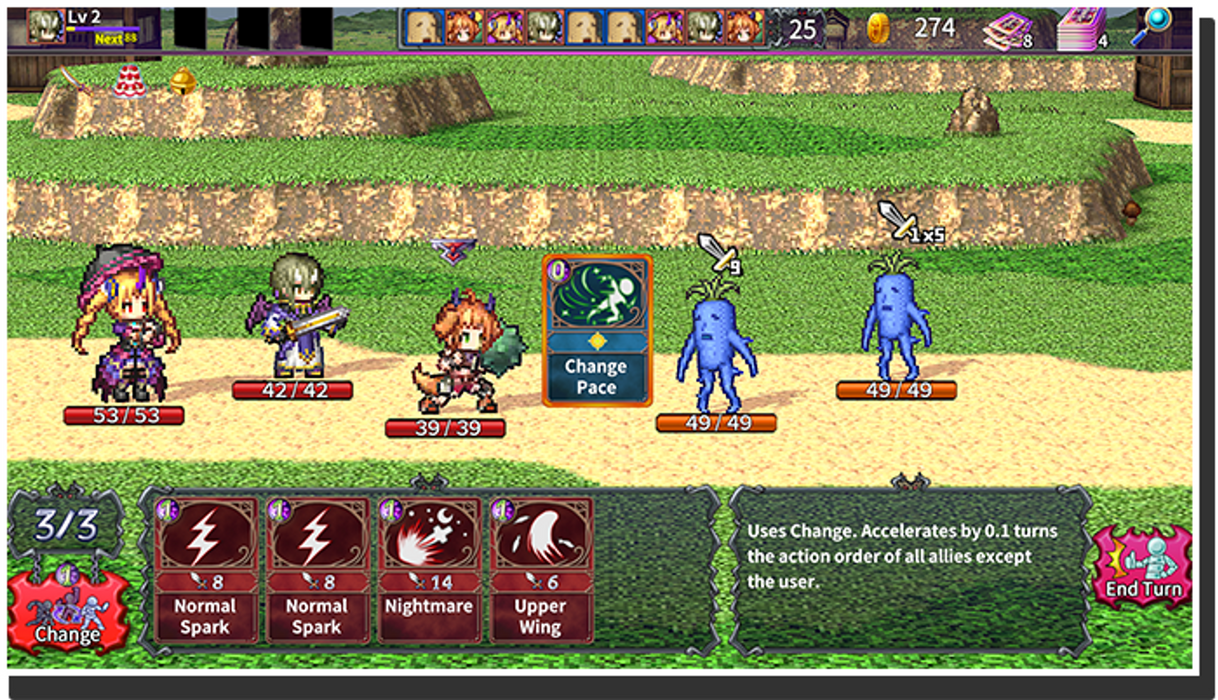The width and height of the screenshot is (1218, 700).
Task: Click the End Turn button
Action: [1141, 569]
